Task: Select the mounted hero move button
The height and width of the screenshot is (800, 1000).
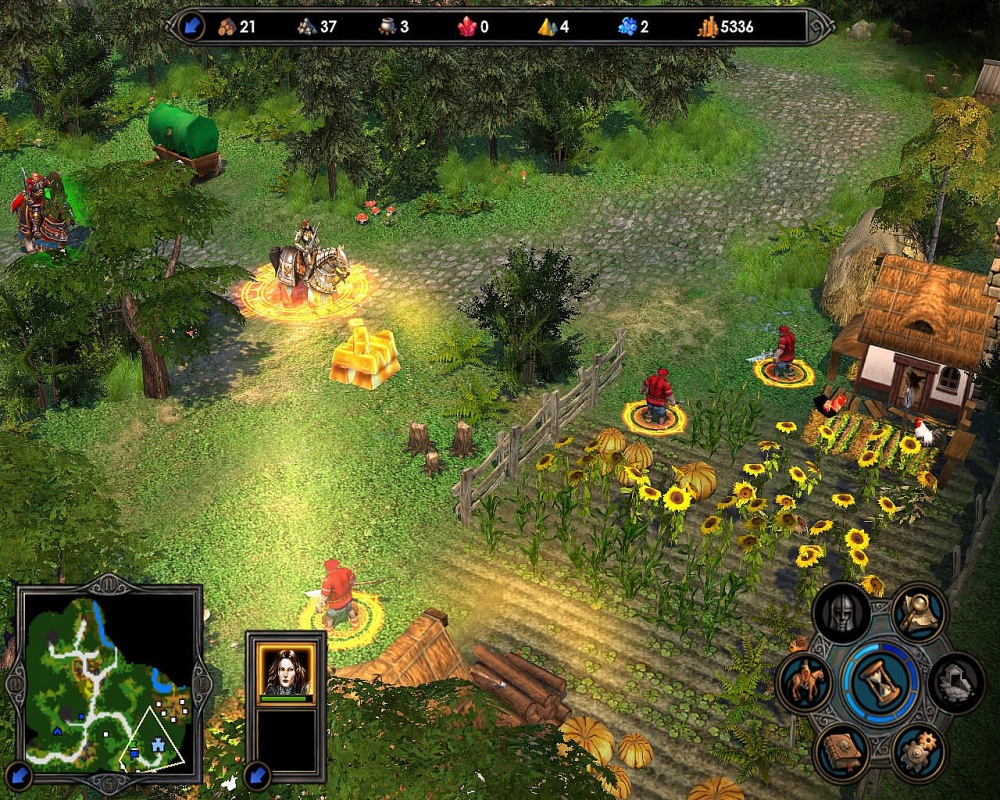Action: click(x=805, y=683)
